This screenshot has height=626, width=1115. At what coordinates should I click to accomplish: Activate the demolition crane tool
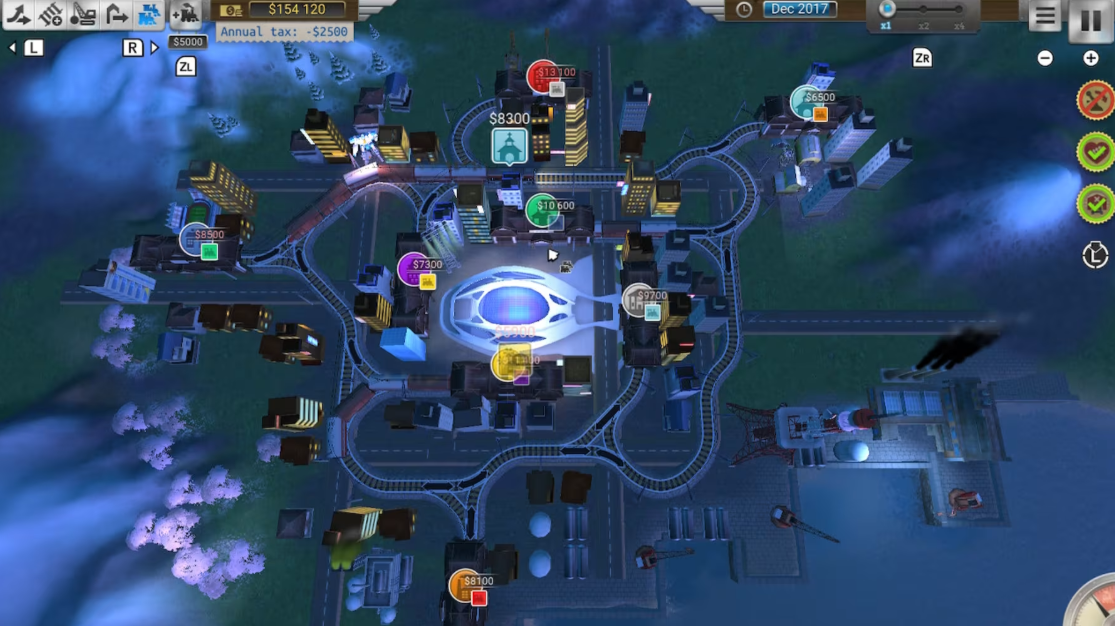click(x=84, y=14)
